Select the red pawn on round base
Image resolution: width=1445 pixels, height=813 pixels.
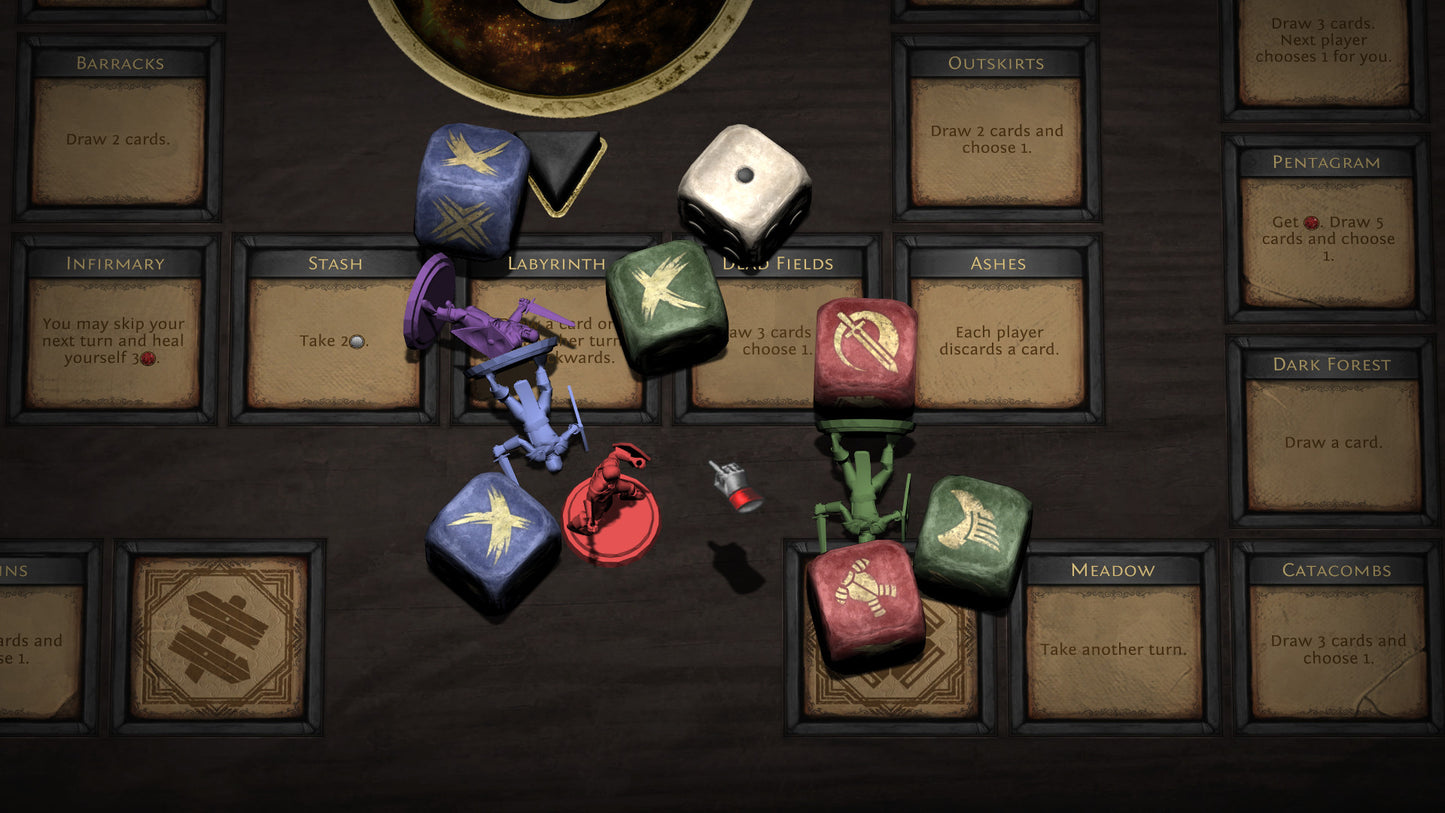point(612,505)
